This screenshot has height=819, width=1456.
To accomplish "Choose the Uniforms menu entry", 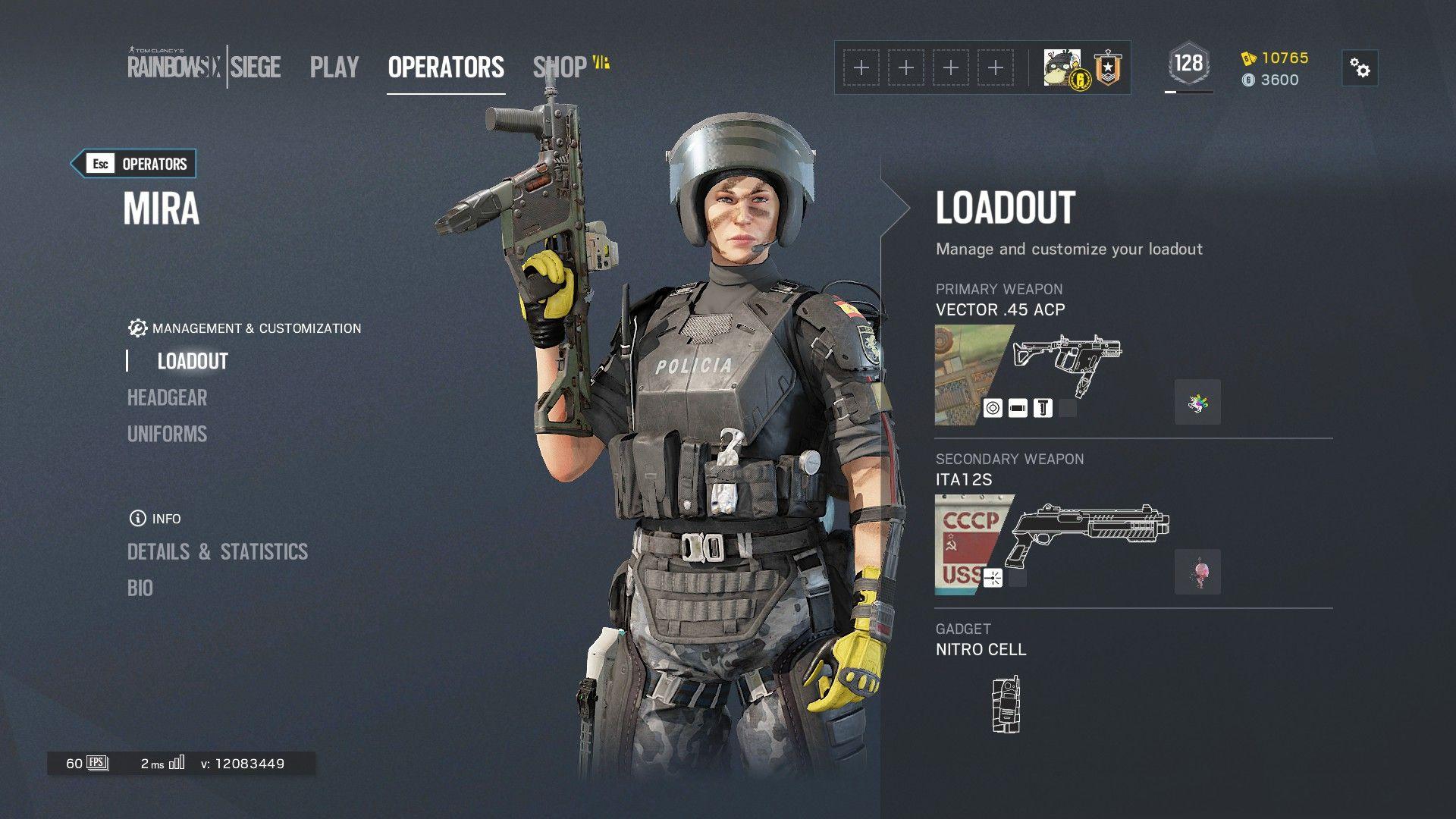I will coord(167,434).
